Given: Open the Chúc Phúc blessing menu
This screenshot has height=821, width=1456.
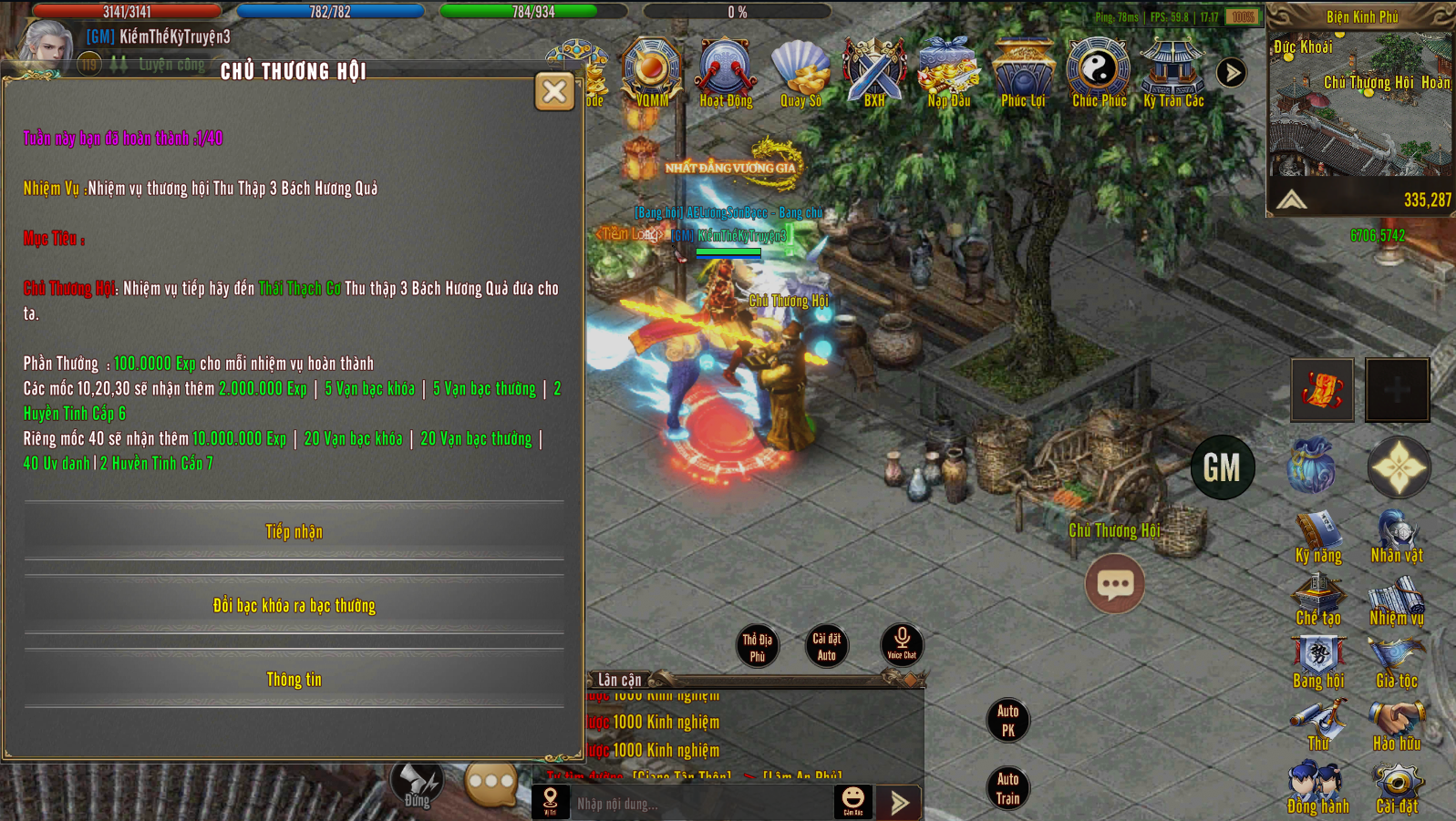Looking at the screenshot, I should click(1099, 71).
